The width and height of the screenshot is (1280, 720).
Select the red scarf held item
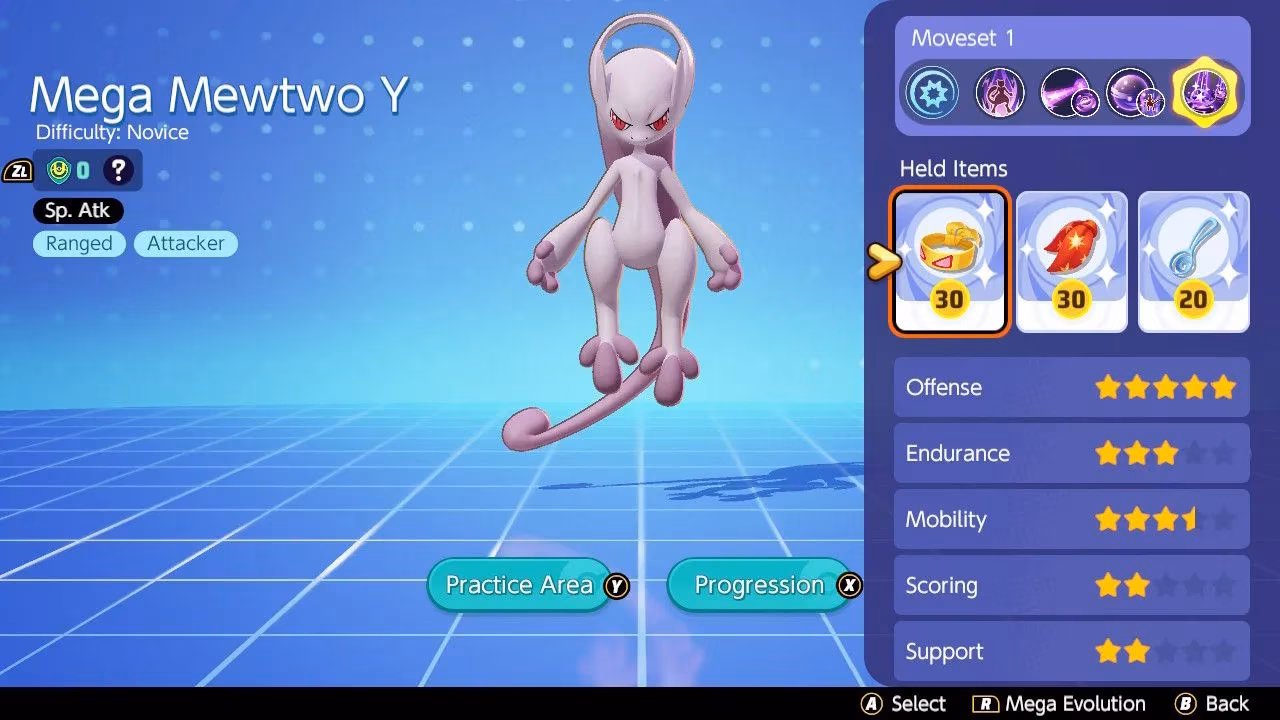tap(1072, 258)
